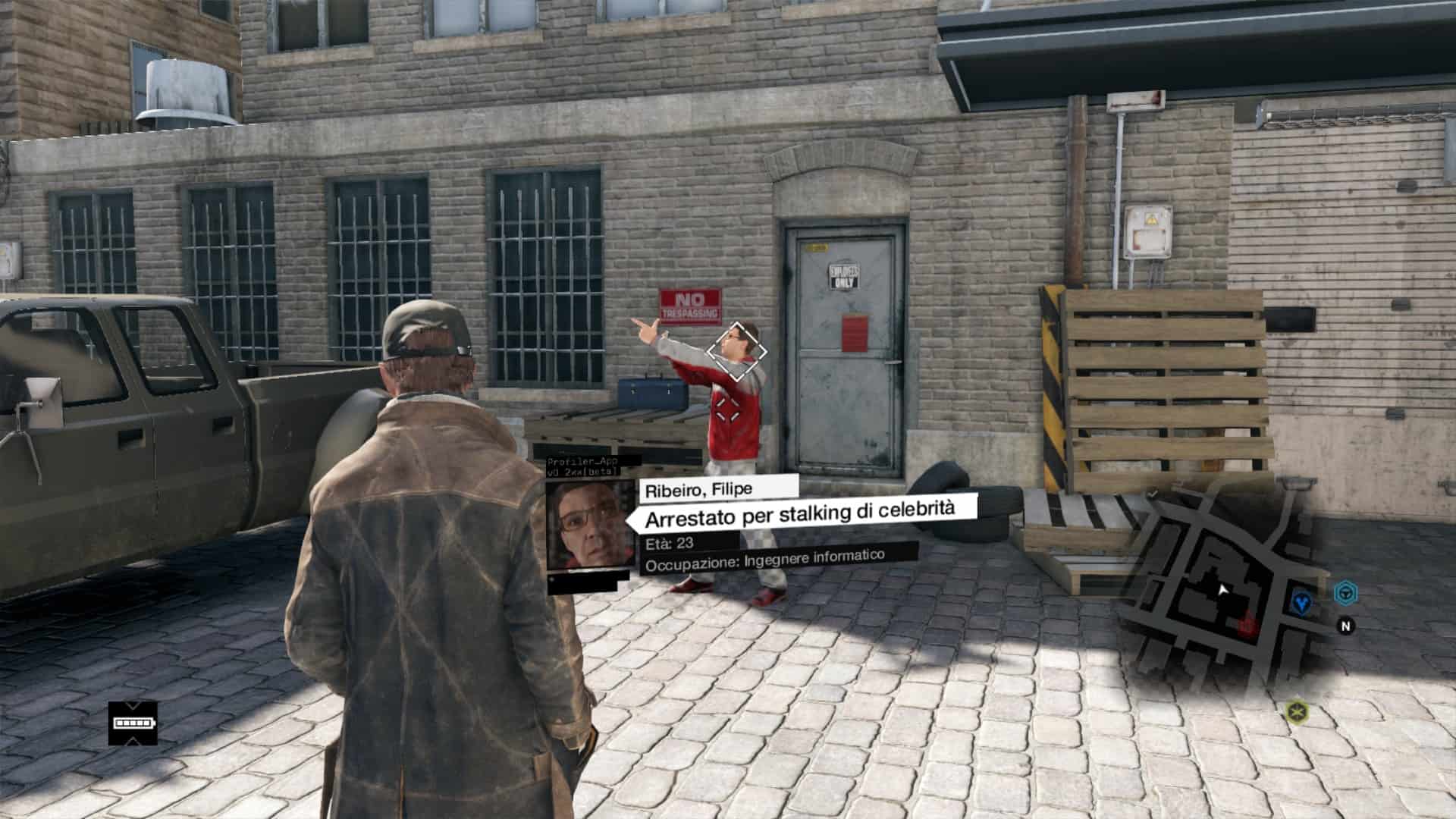Select the diamond profiler target reticle
The image size is (1456, 819).
[736, 351]
